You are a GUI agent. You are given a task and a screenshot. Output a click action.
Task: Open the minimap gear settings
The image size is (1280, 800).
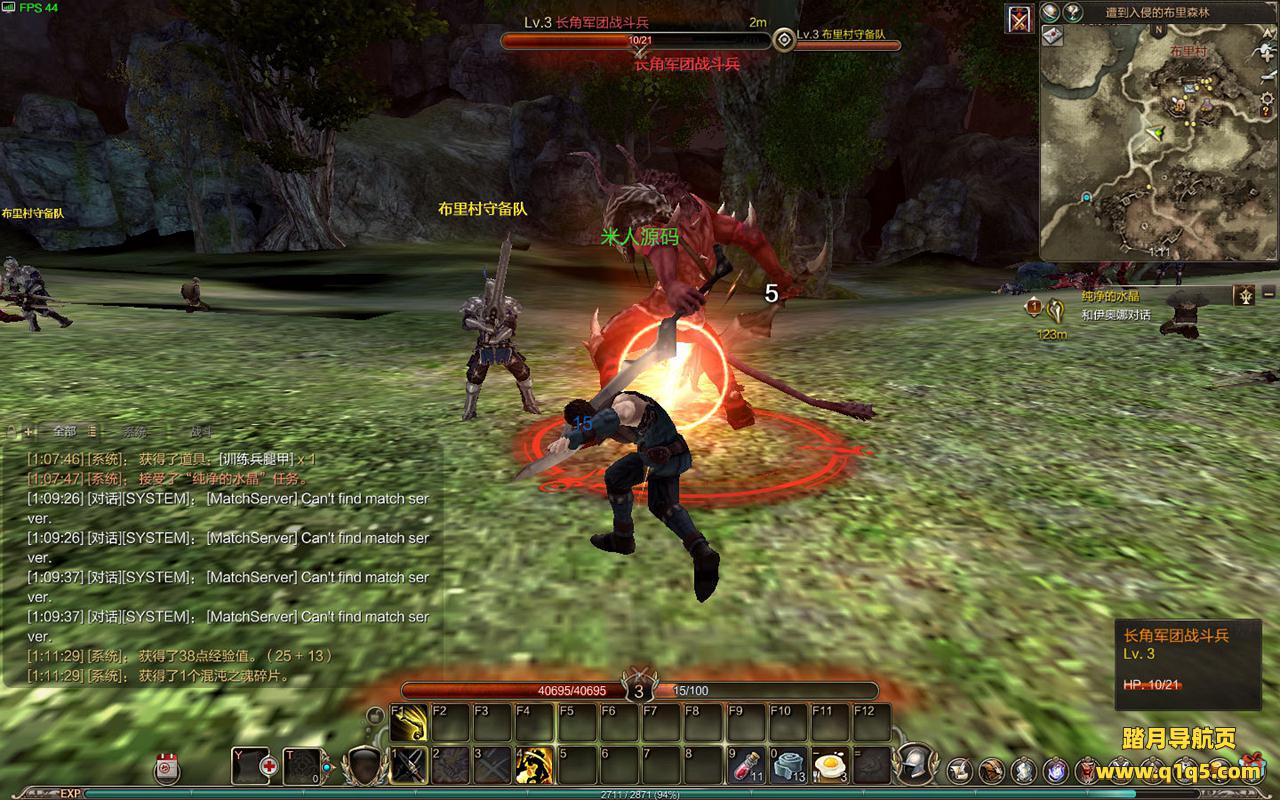[x=1269, y=97]
